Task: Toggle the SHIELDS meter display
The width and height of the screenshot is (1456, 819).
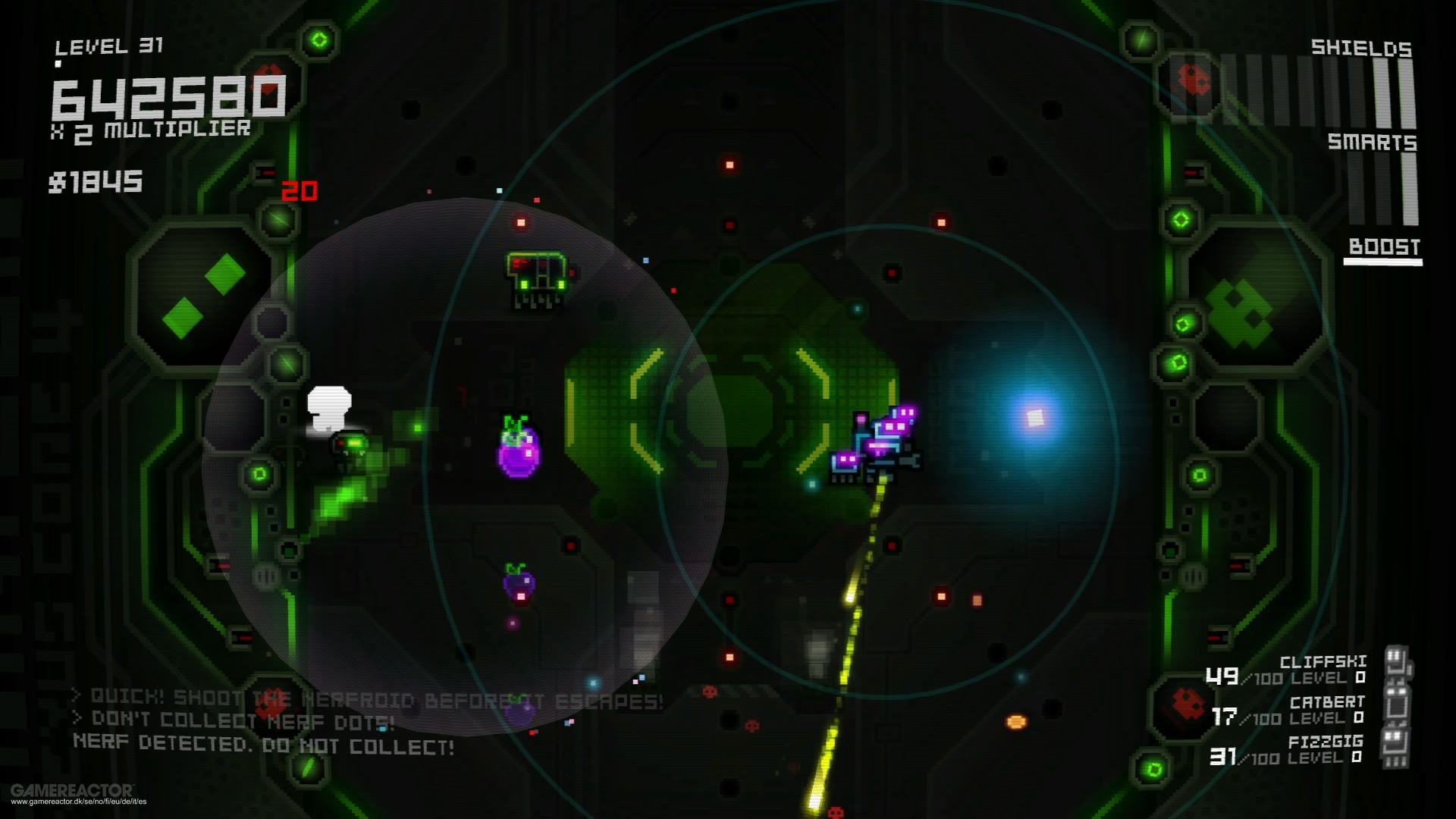Action: pos(1360,49)
